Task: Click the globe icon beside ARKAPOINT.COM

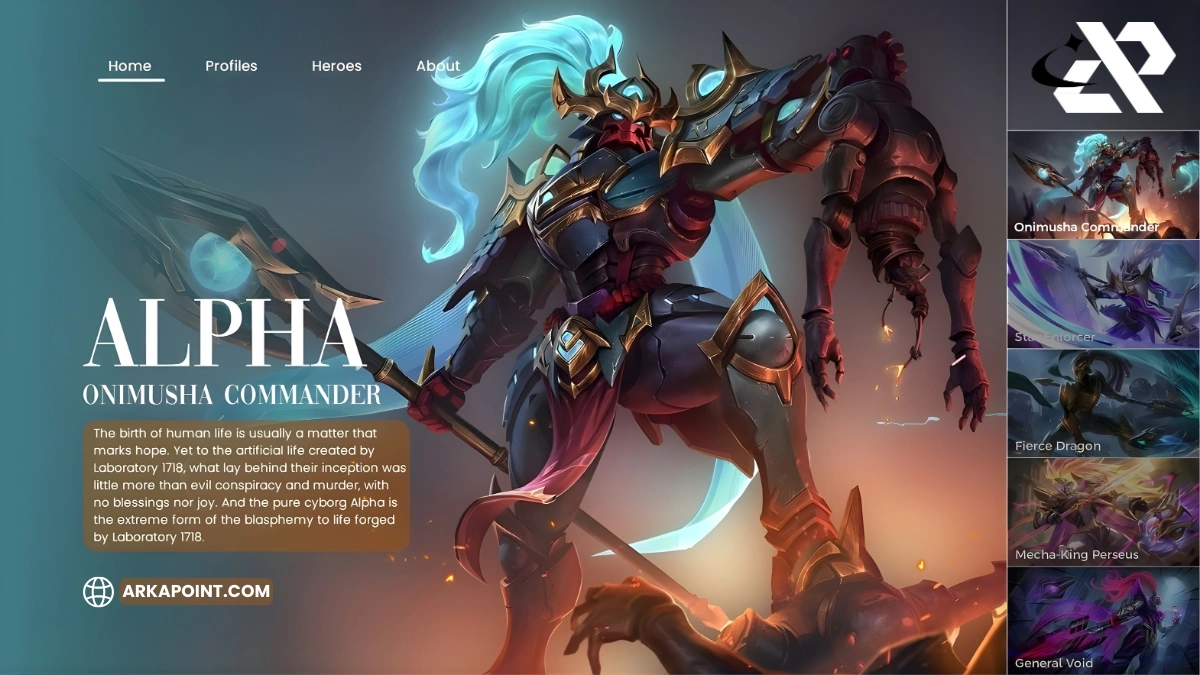Action: pos(98,592)
